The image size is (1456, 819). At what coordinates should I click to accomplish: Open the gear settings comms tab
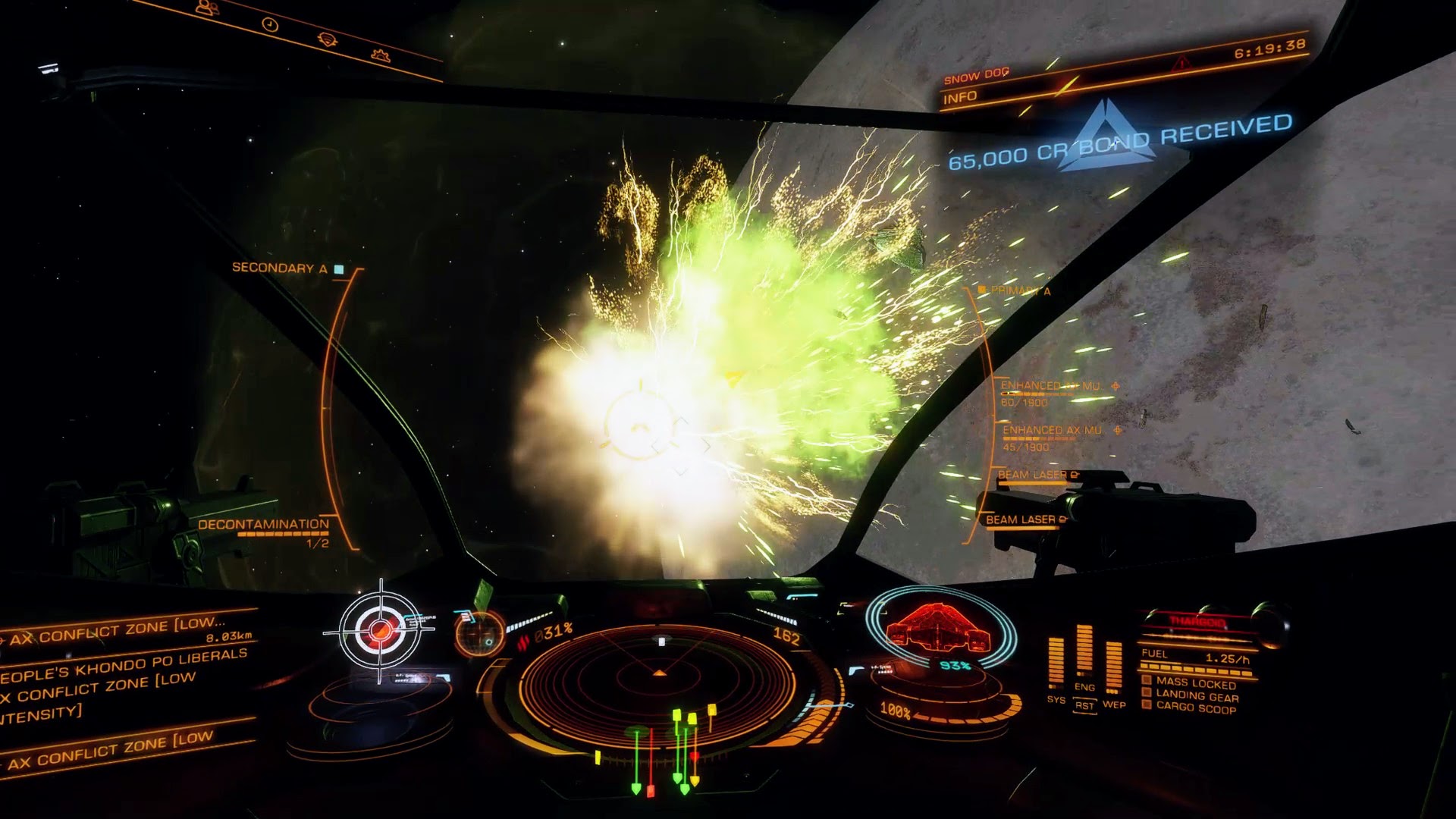coord(381,55)
